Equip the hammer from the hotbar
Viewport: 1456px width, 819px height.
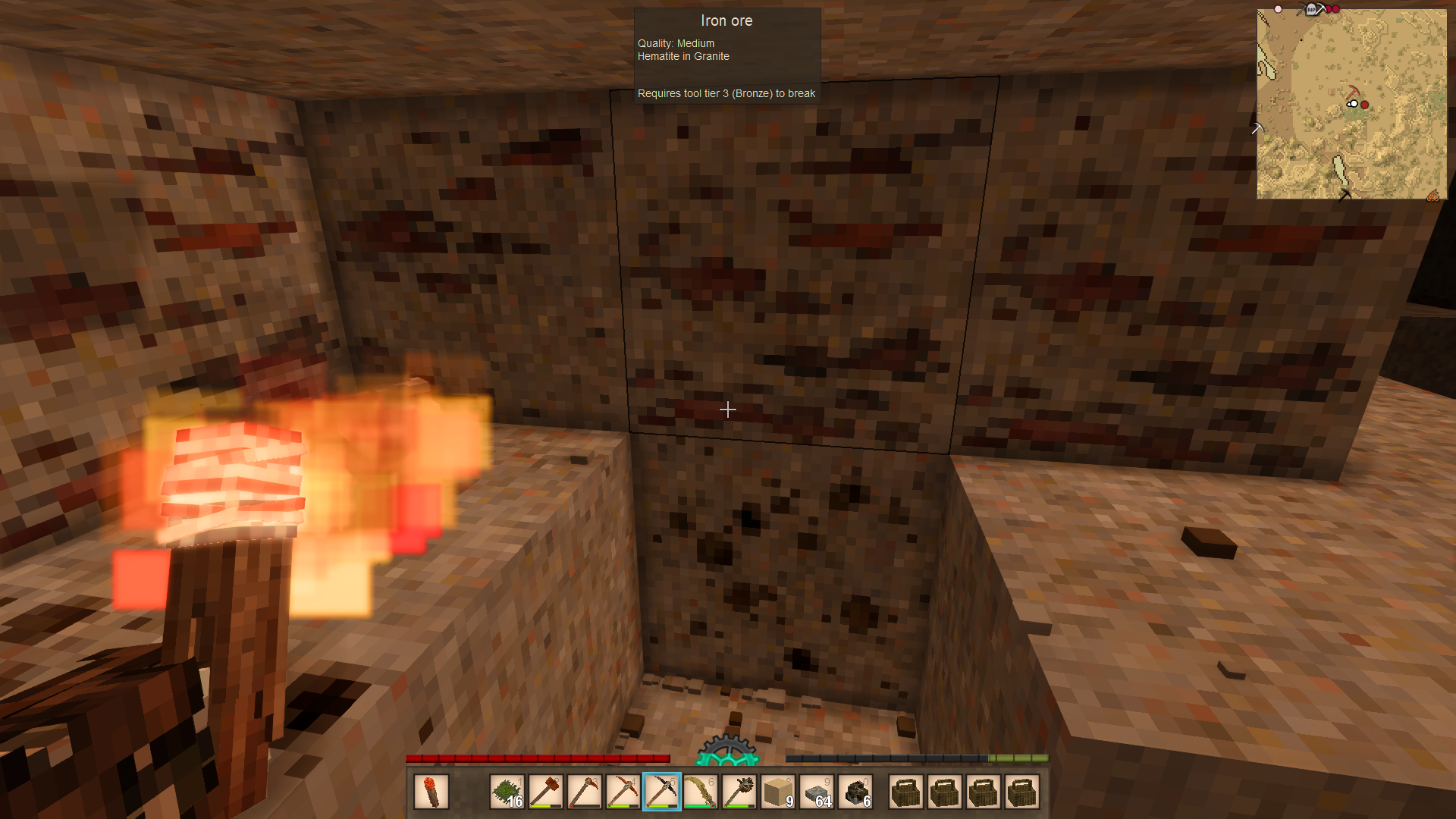546,792
